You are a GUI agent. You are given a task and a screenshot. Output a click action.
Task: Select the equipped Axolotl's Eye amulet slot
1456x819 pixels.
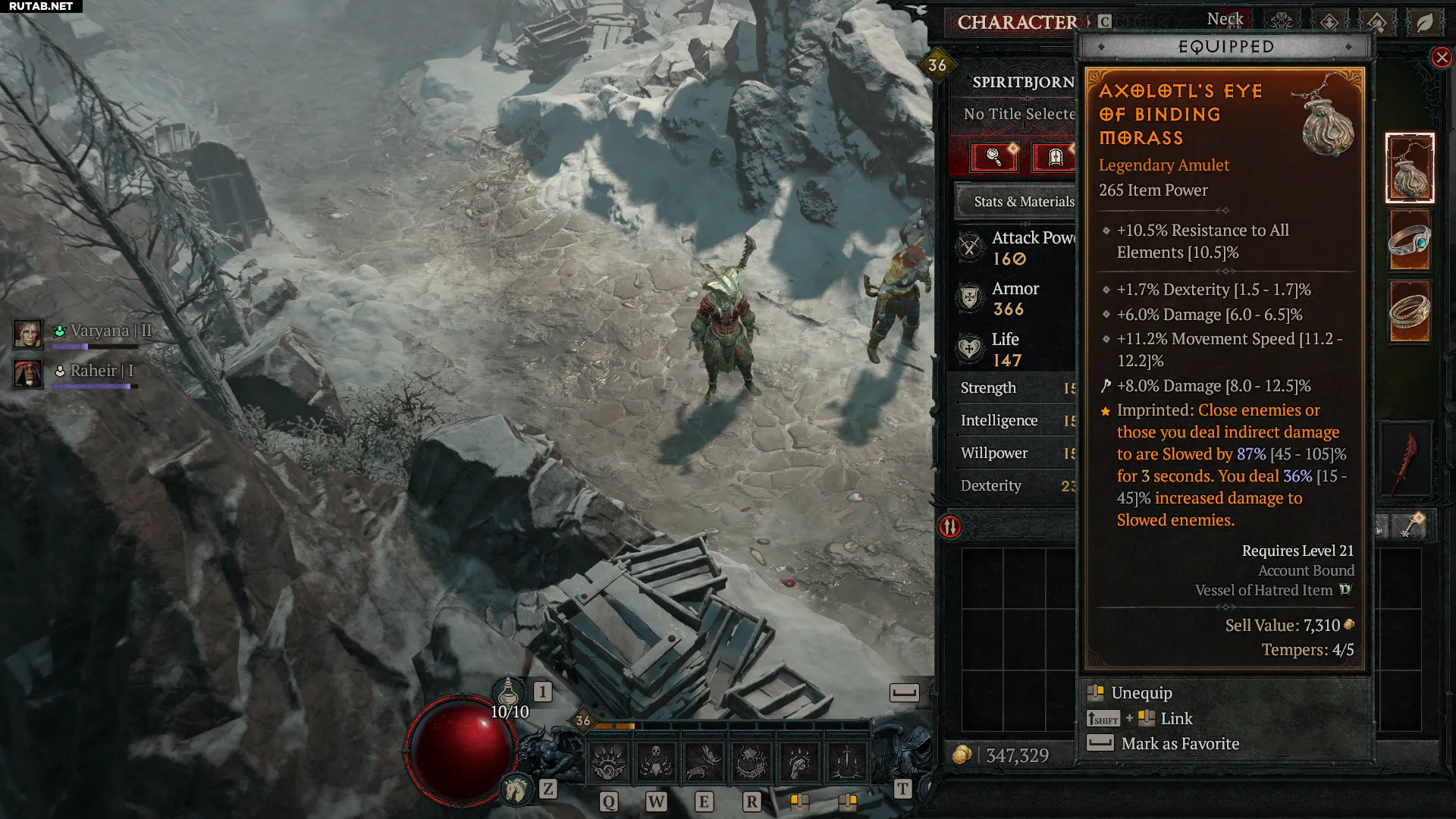click(x=1409, y=168)
